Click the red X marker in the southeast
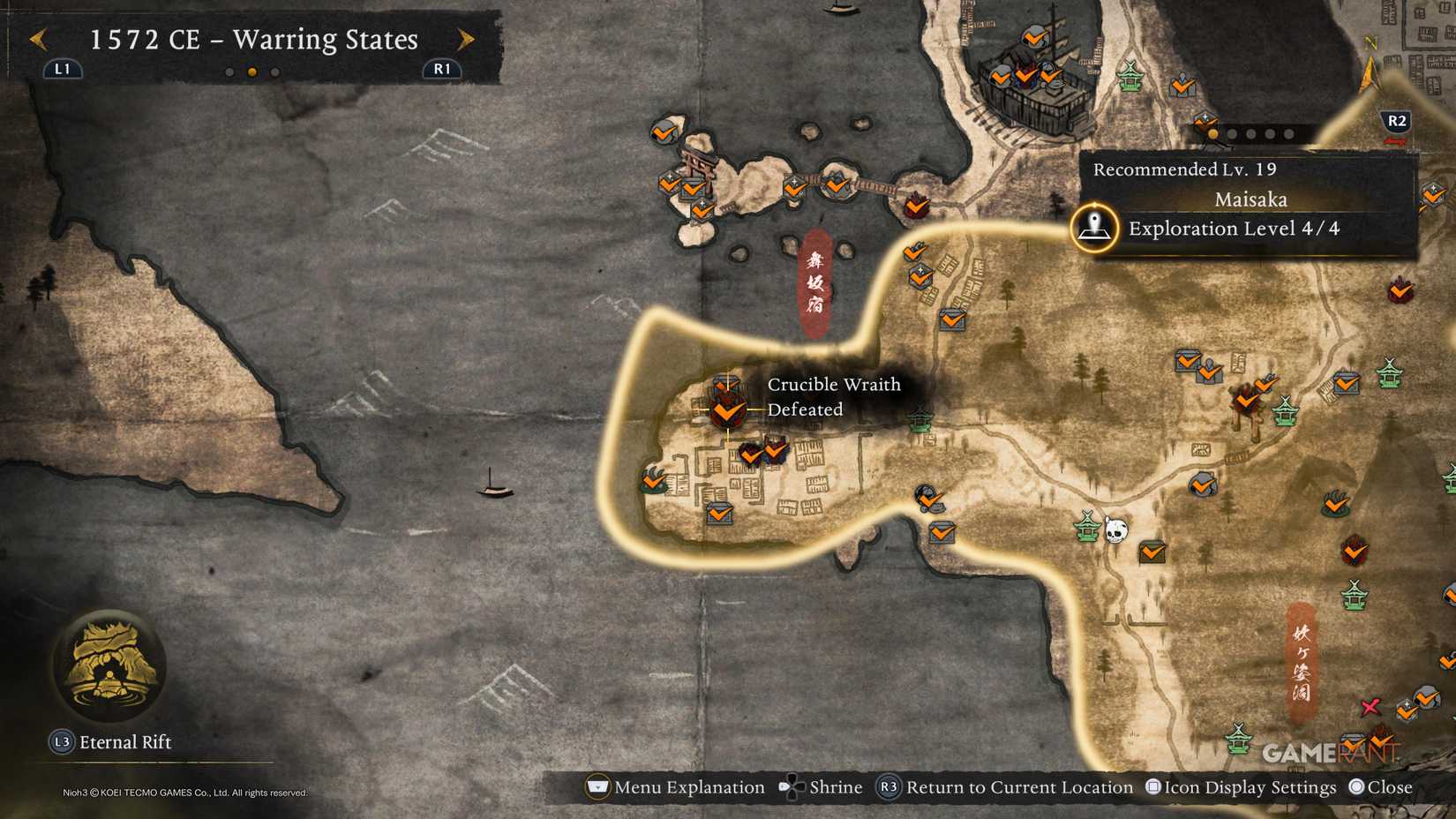Screen dimensions: 1456x819 1370,706
